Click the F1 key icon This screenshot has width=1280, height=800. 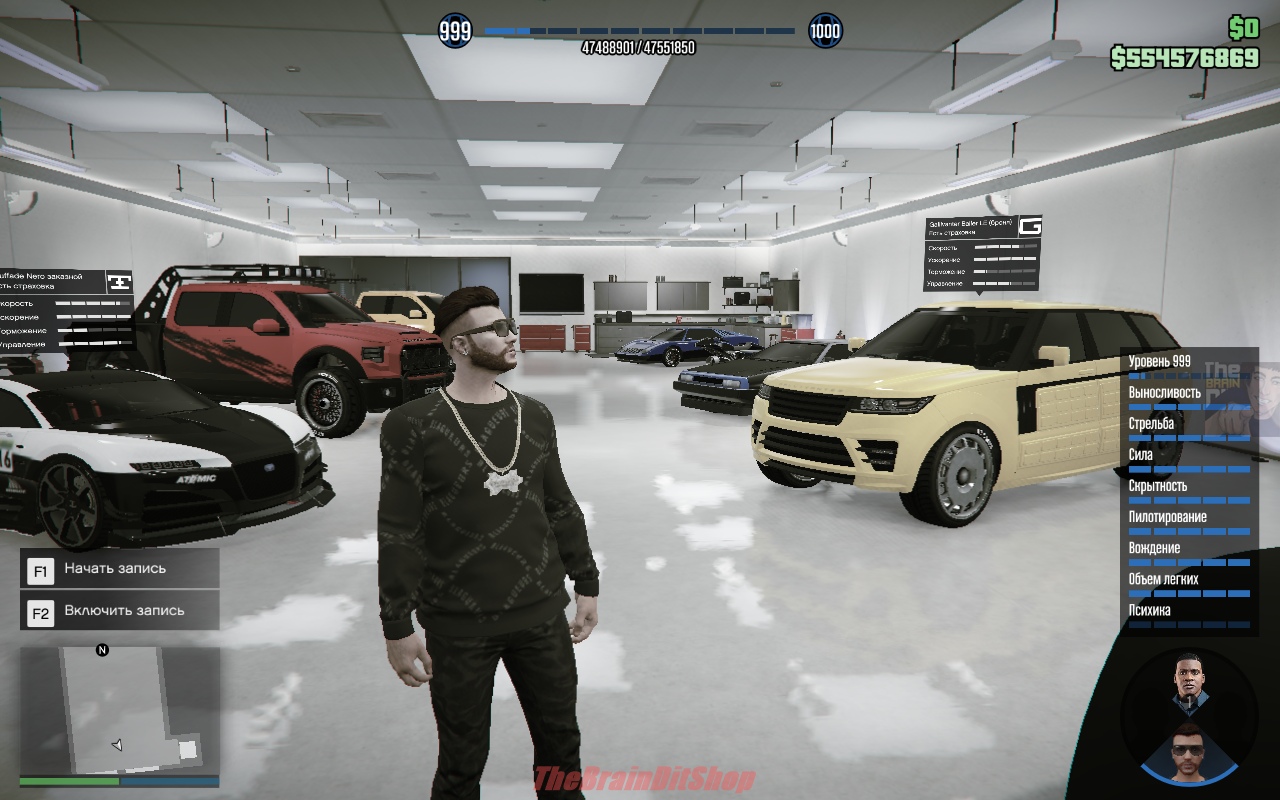tap(40, 569)
